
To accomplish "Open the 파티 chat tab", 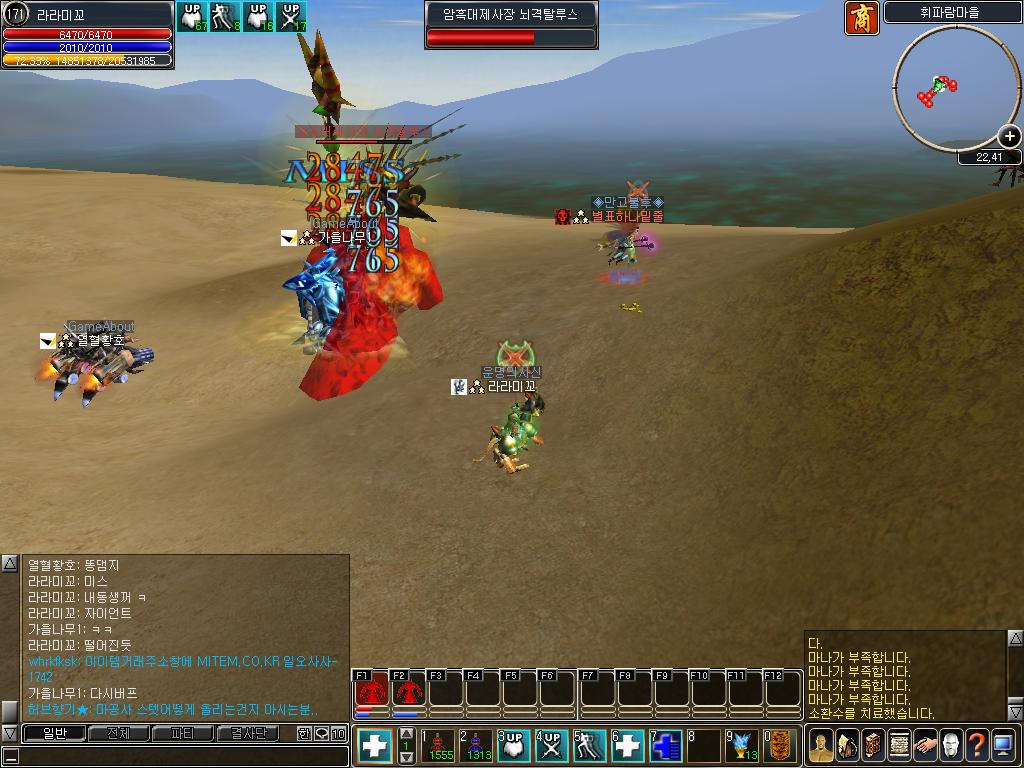I will click(183, 733).
